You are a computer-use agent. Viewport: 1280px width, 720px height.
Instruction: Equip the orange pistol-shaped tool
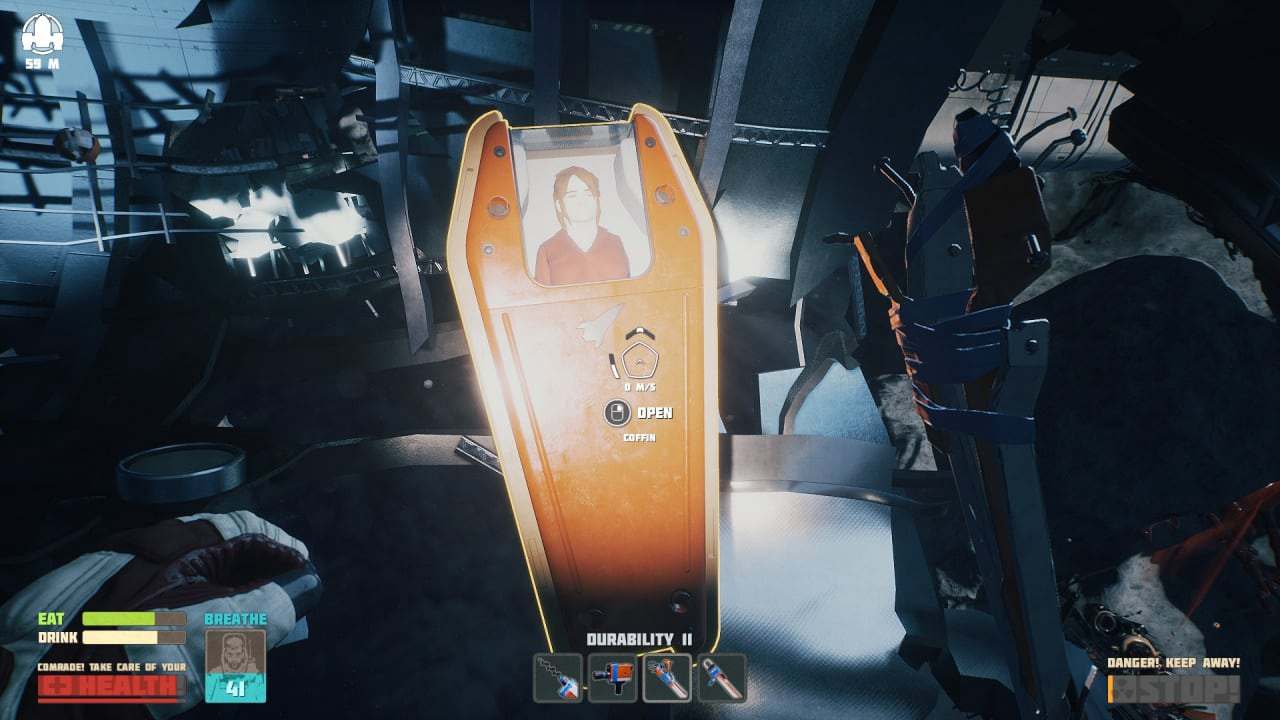point(612,677)
